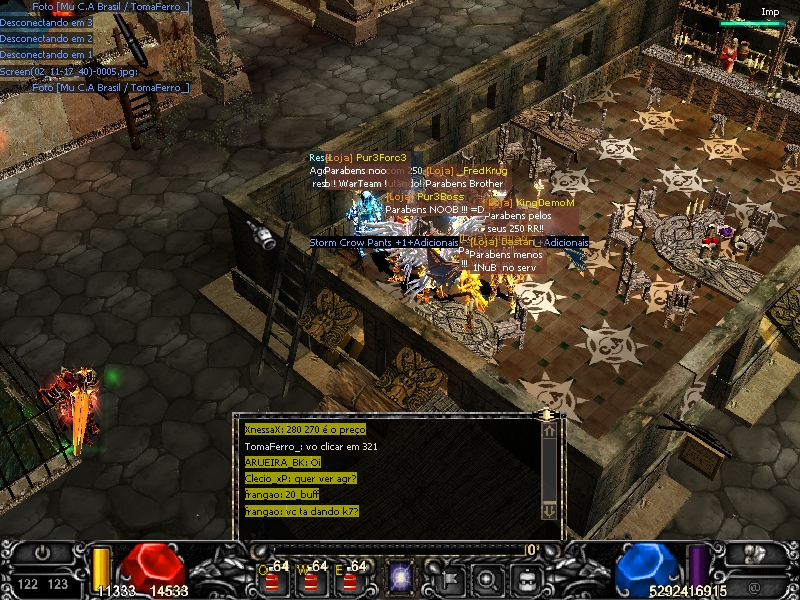Open _FredKrug's [Loja] shop label
This screenshot has width=800, height=600.
(x=467, y=171)
